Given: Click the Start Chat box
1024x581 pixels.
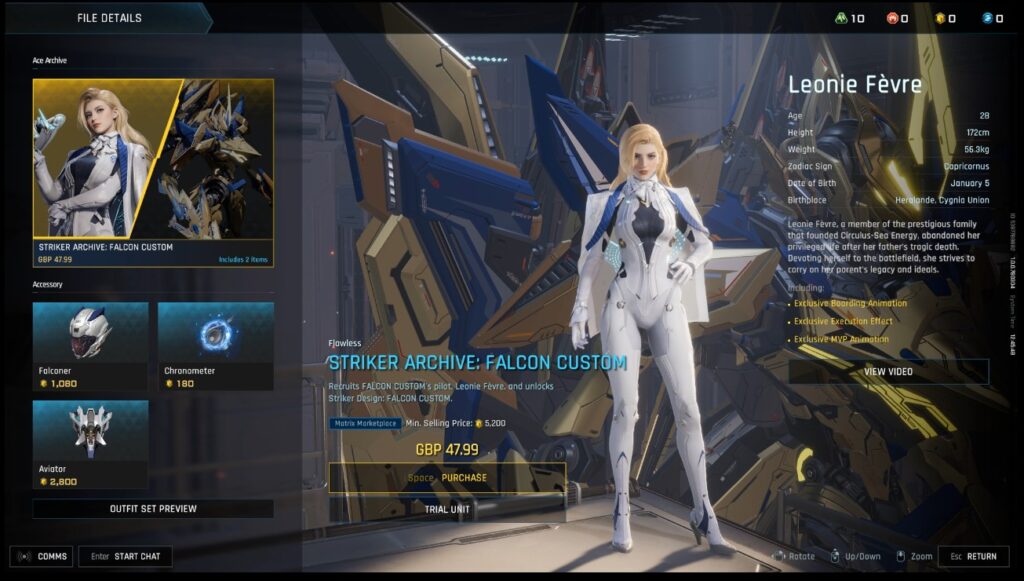Looking at the screenshot, I should pos(125,556).
